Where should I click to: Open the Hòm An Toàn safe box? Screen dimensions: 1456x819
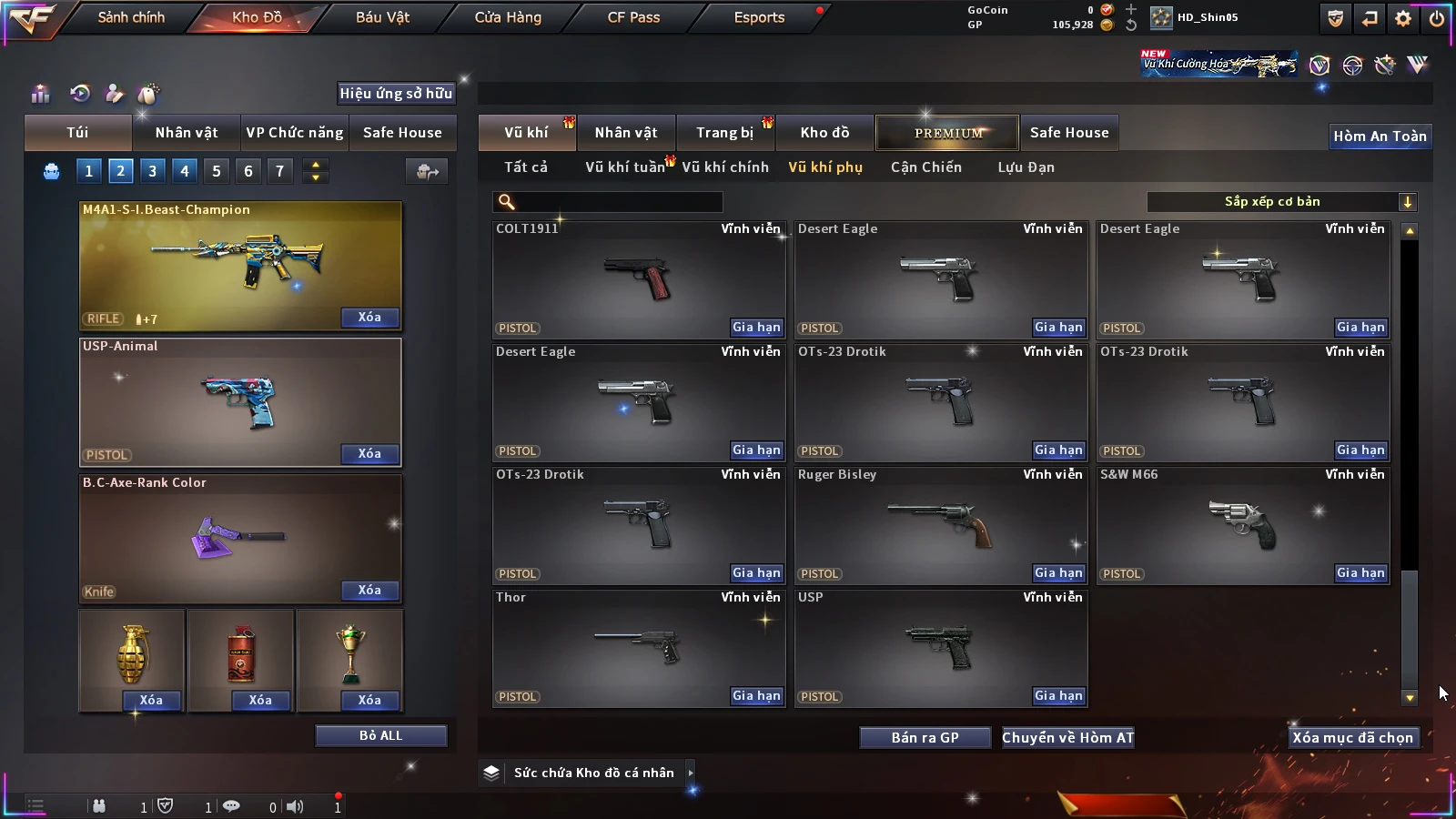tap(1380, 136)
